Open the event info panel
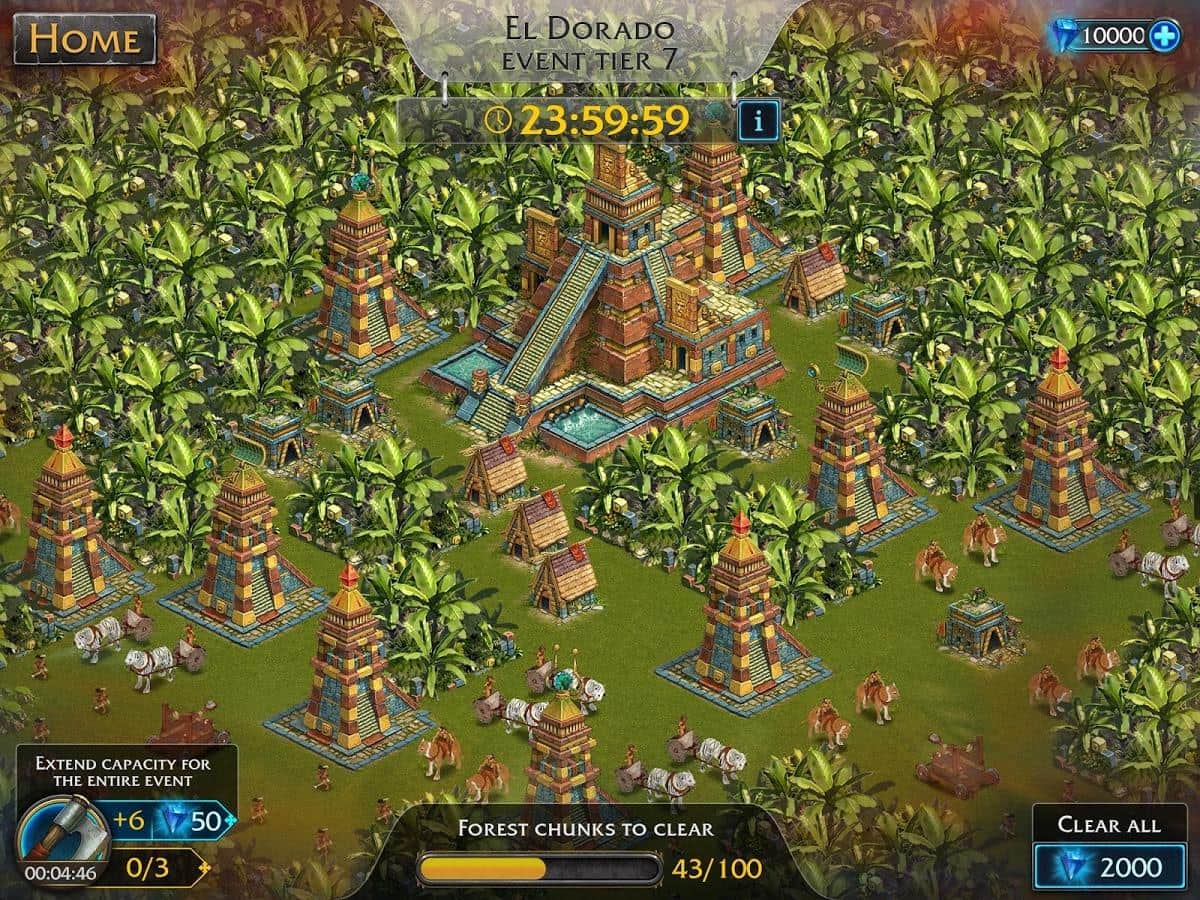The width and height of the screenshot is (1200, 900). point(758,122)
